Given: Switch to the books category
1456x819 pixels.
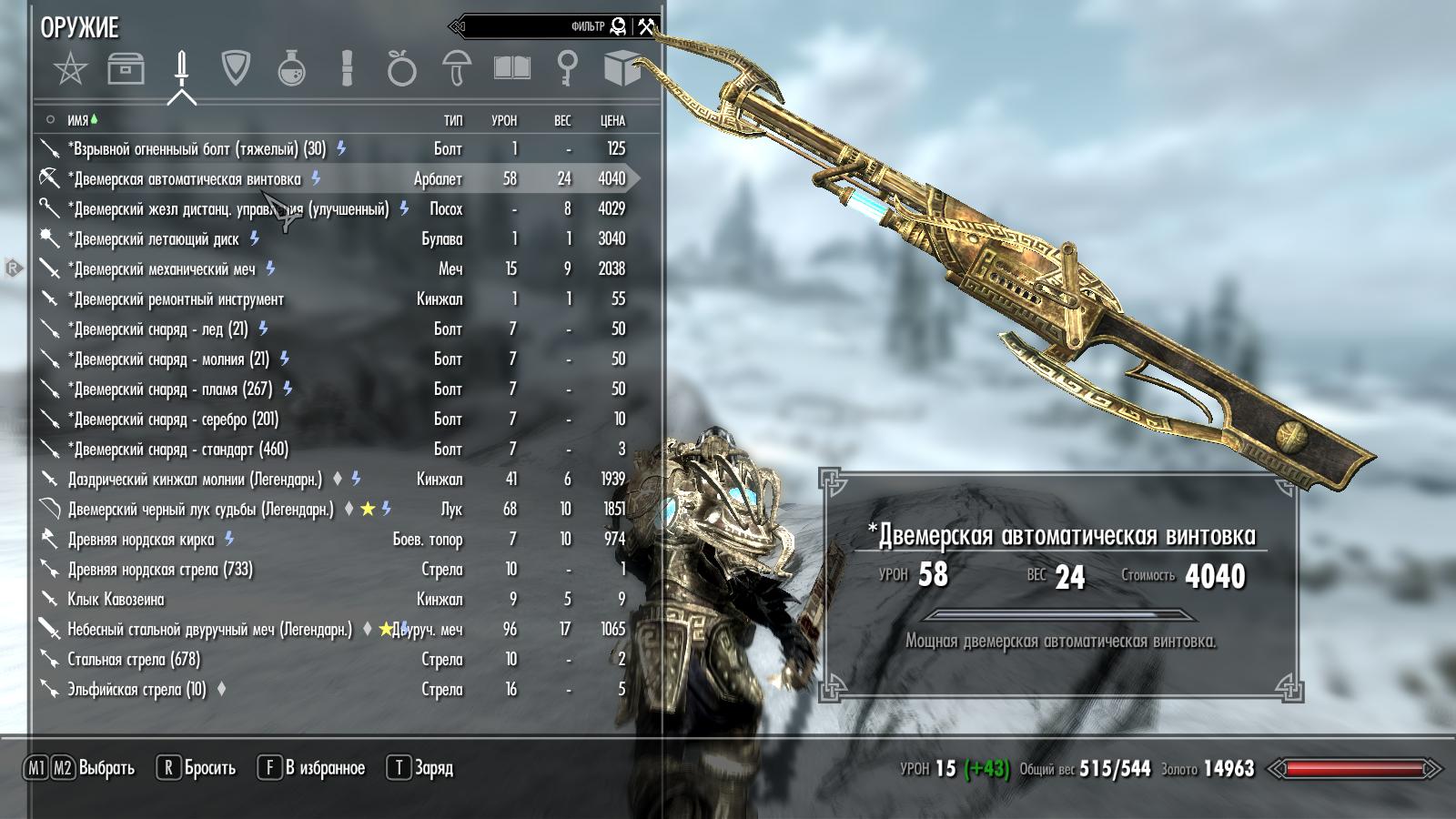Looking at the screenshot, I should coord(511,69).
